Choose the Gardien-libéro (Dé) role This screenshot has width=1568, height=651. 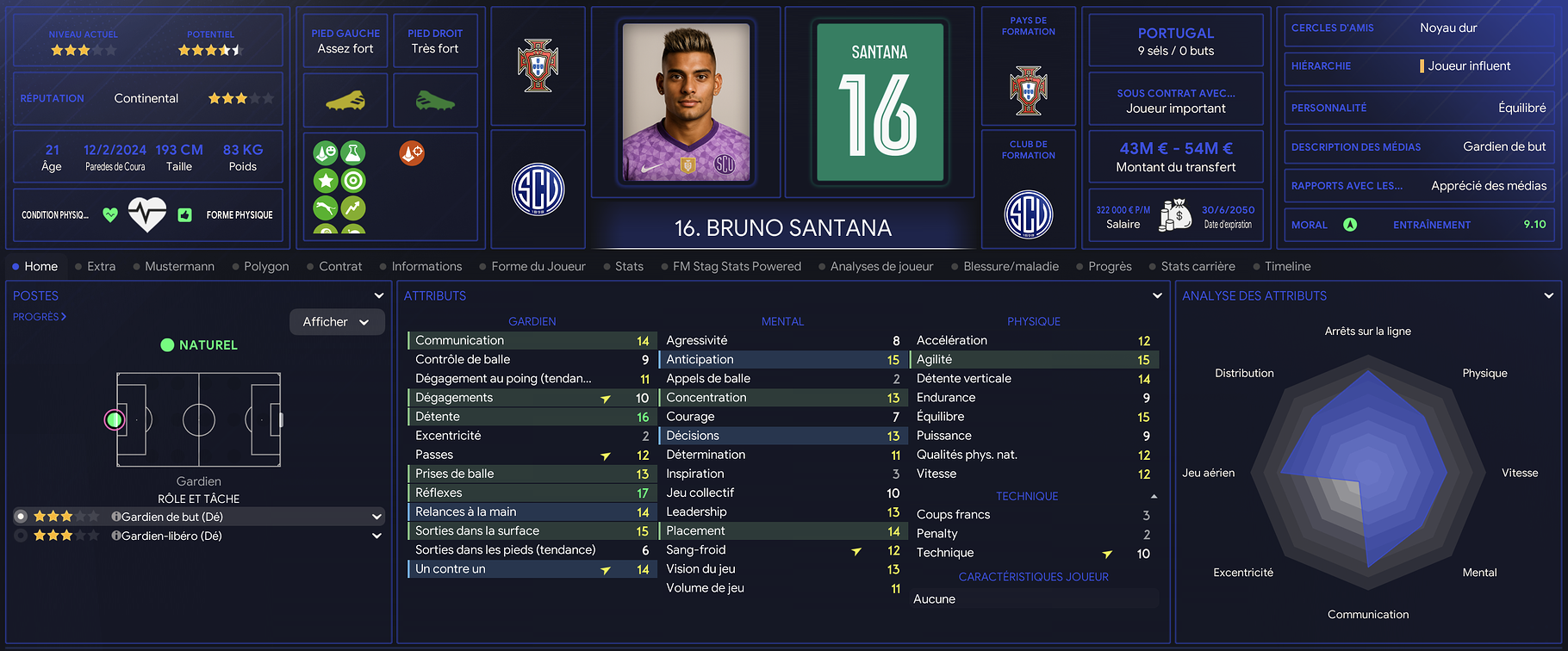coord(171,536)
